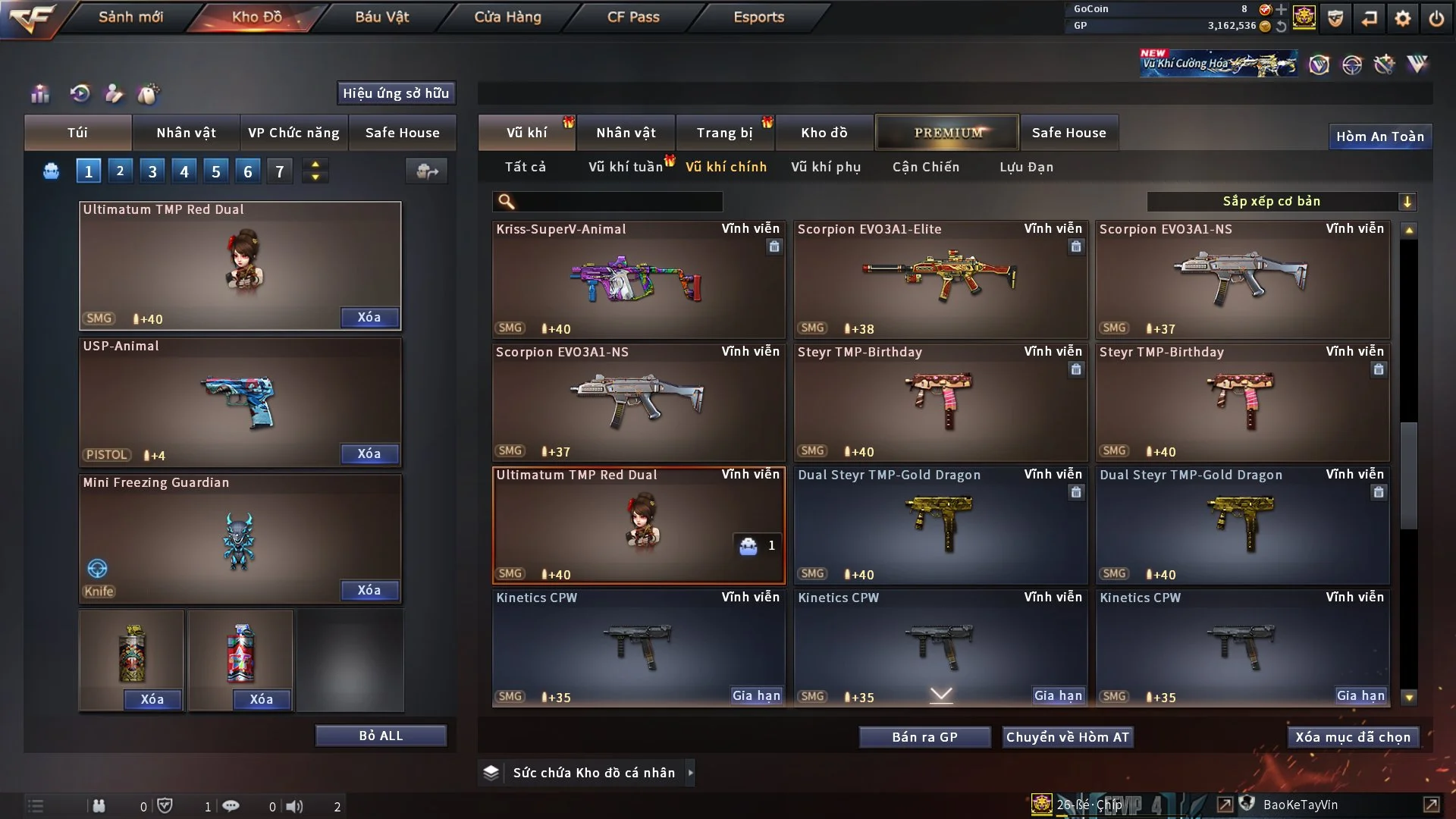
Task: Open the Sảnh mới lobby menu
Action: pos(130,17)
